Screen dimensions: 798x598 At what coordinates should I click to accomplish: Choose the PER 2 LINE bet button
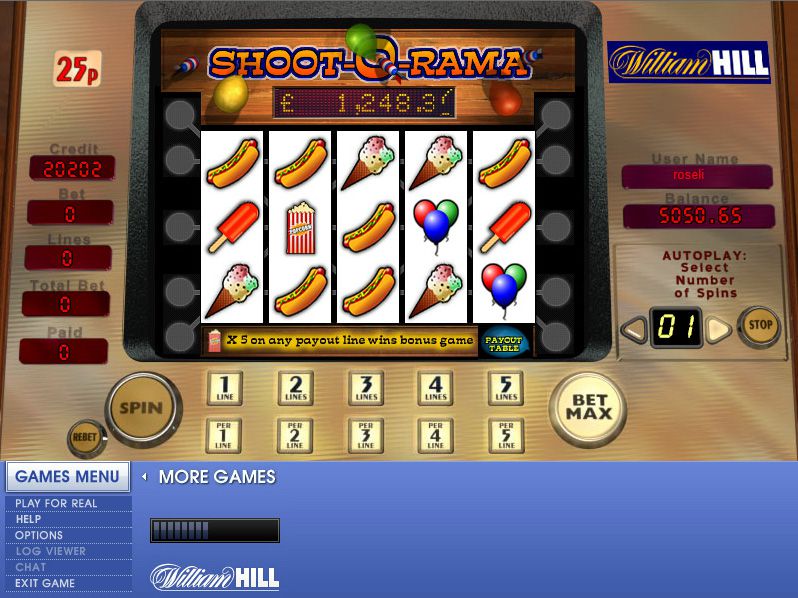(295, 435)
